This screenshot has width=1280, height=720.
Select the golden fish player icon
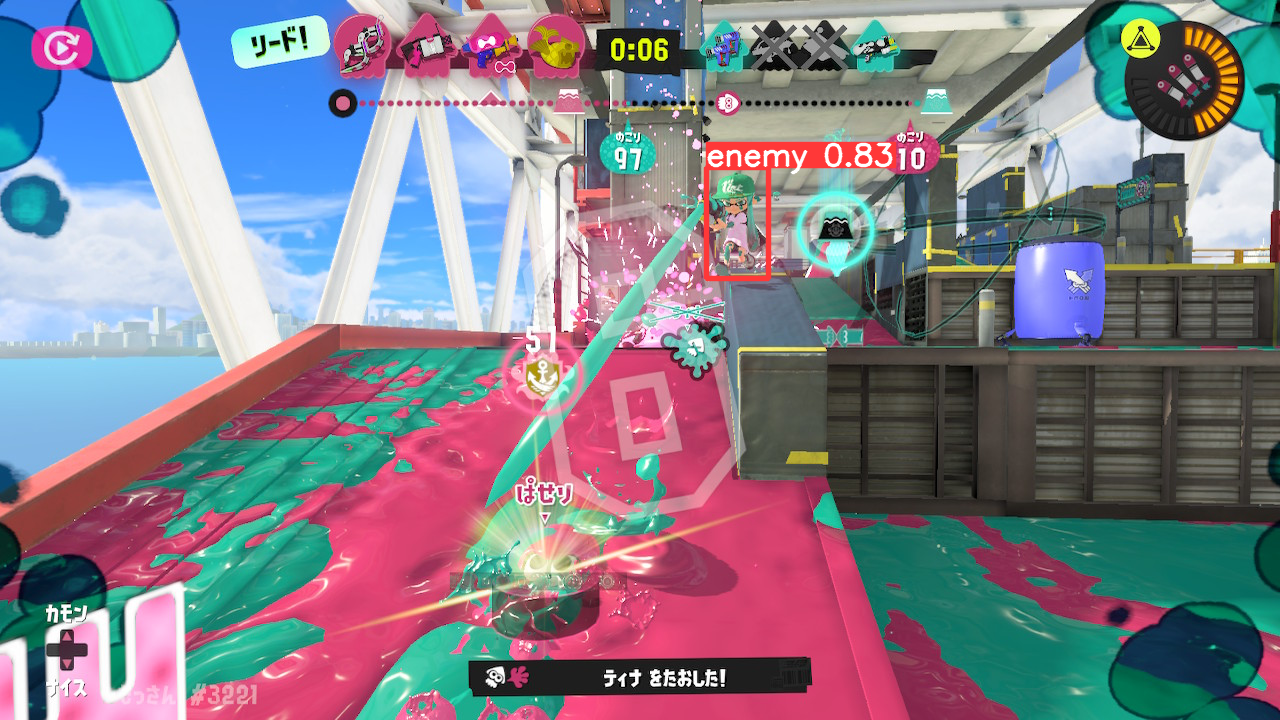click(x=557, y=46)
